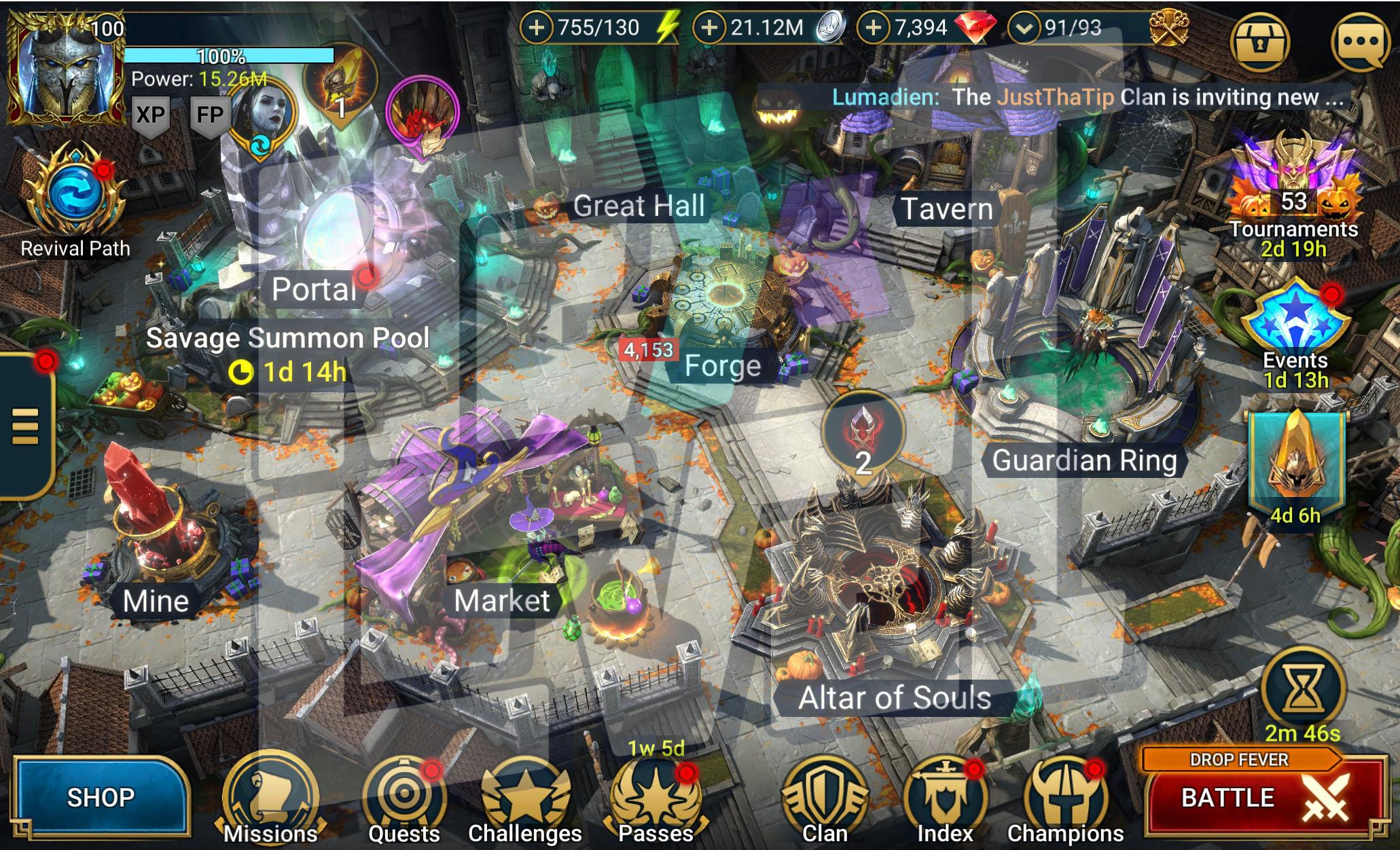Expand the side menu with three bars
The image size is (1400, 850).
coord(25,426)
